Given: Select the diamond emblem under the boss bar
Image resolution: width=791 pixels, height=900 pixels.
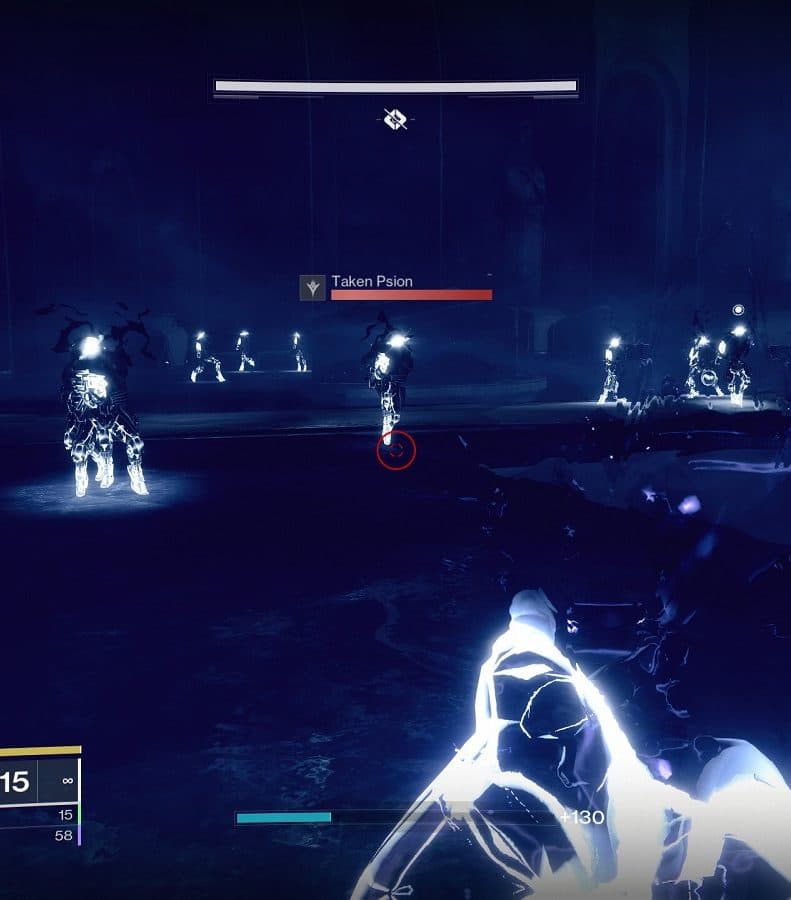Looking at the screenshot, I should point(396,120).
